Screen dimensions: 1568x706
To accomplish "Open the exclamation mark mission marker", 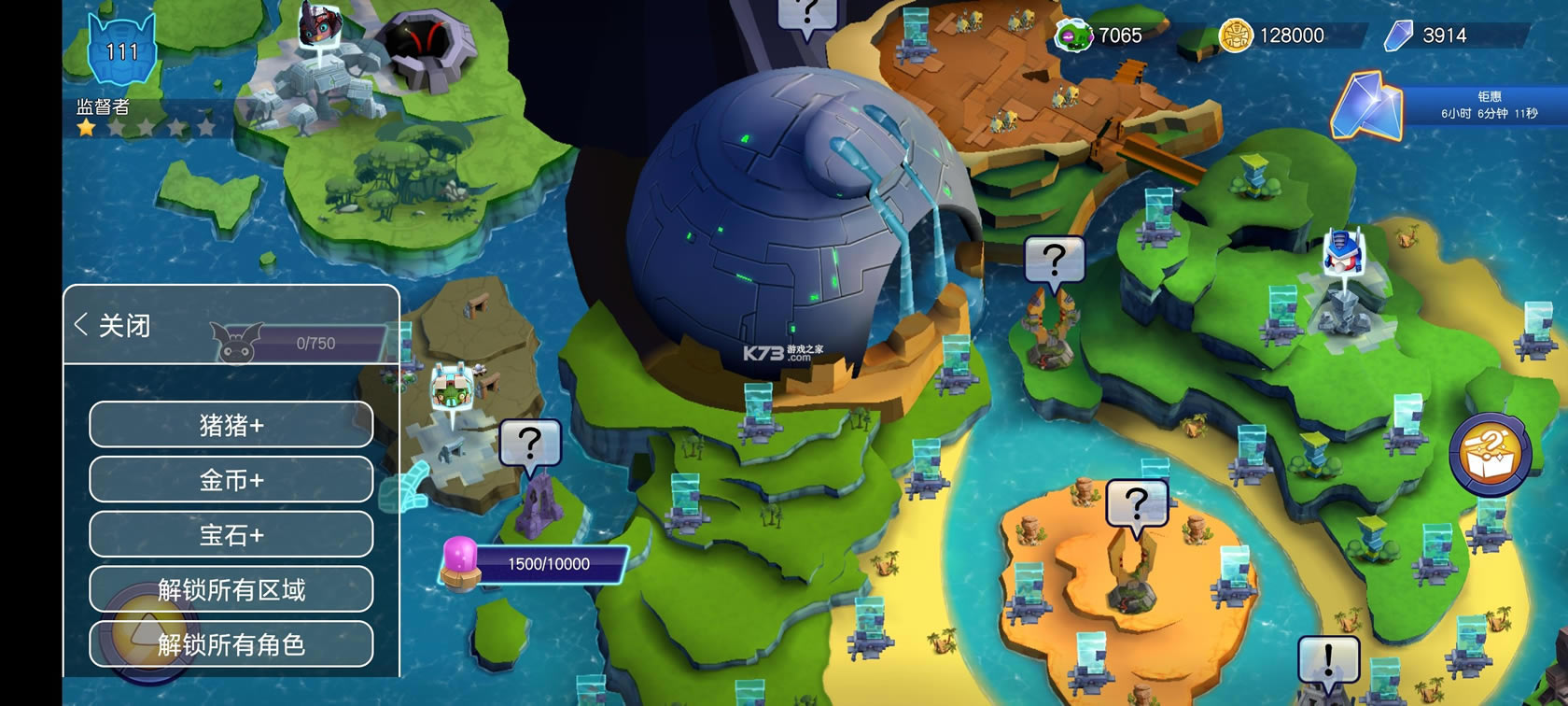I will tap(1328, 661).
